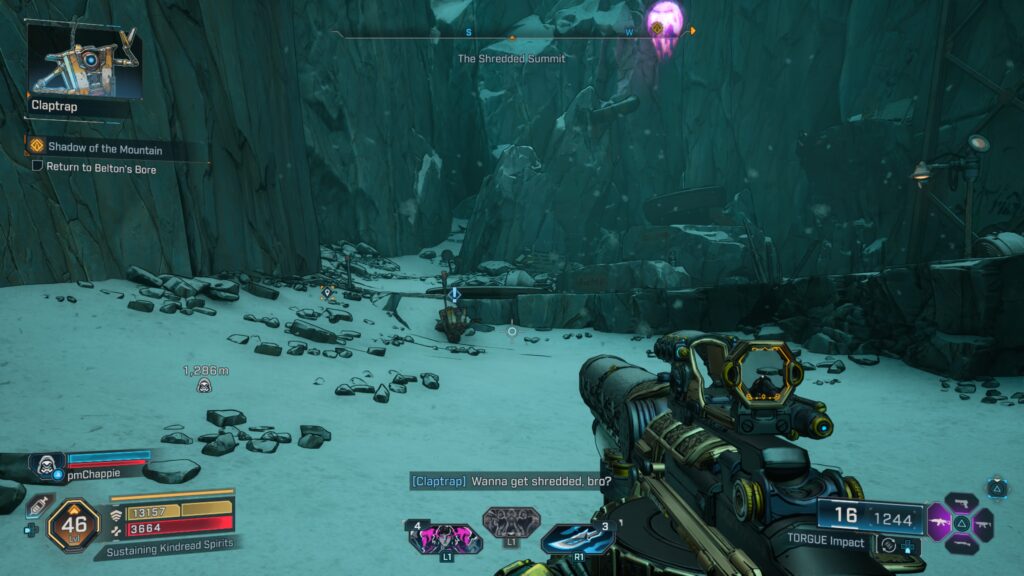Select the pmChappie teammate avatar
This screenshot has height=576, width=1024.
pyautogui.click(x=46, y=464)
